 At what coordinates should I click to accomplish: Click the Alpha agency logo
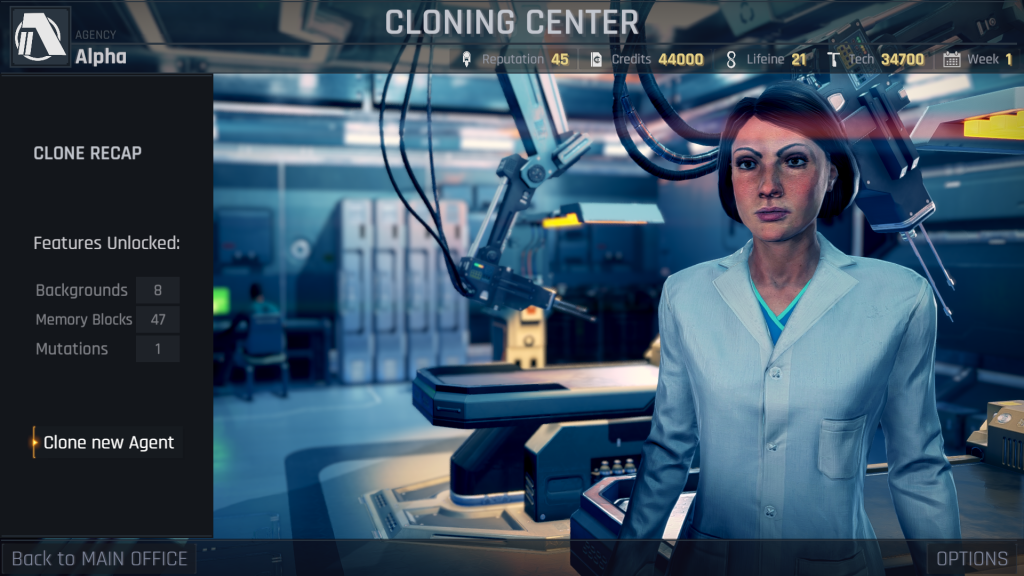(40, 37)
